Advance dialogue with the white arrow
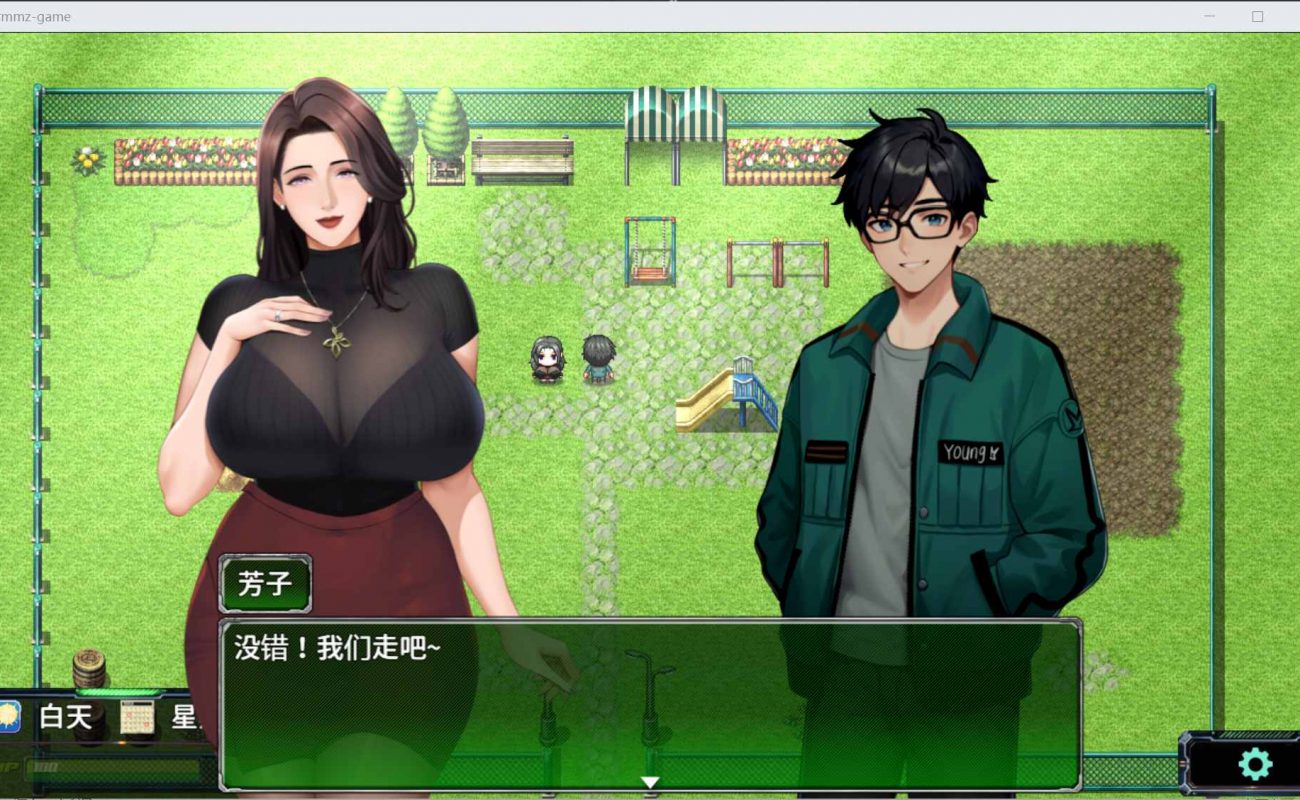The width and height of the screenshot is (1300, 800). pos(650,782)
